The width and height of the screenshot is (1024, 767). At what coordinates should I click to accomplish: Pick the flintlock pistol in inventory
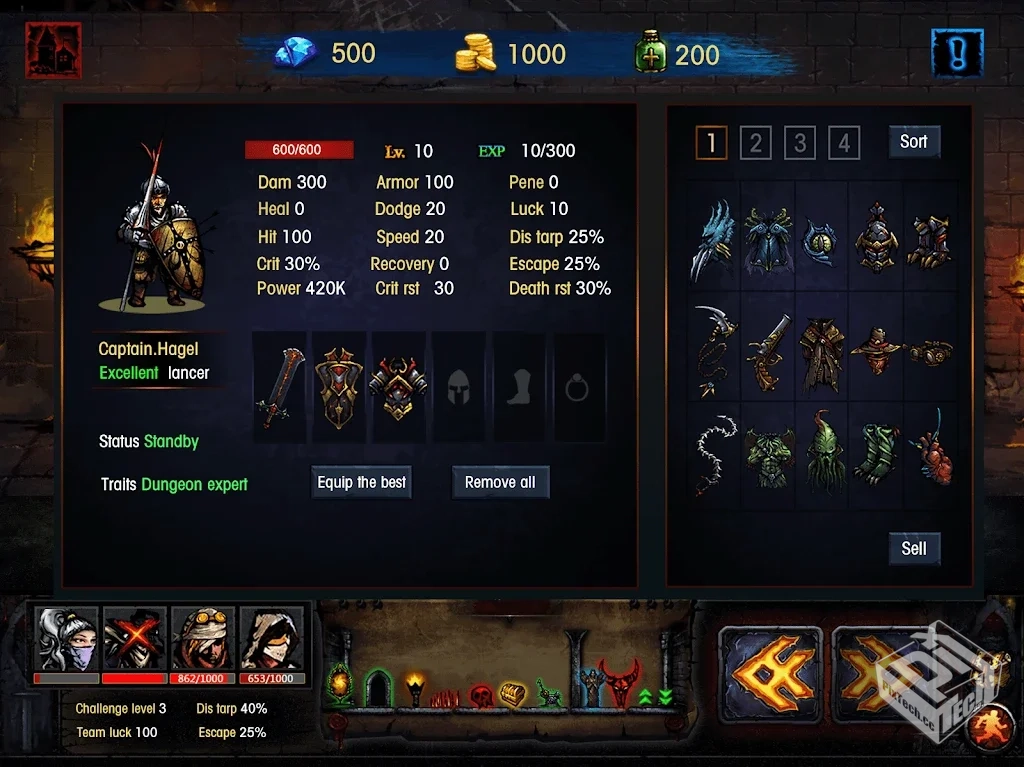click(767, 351)
